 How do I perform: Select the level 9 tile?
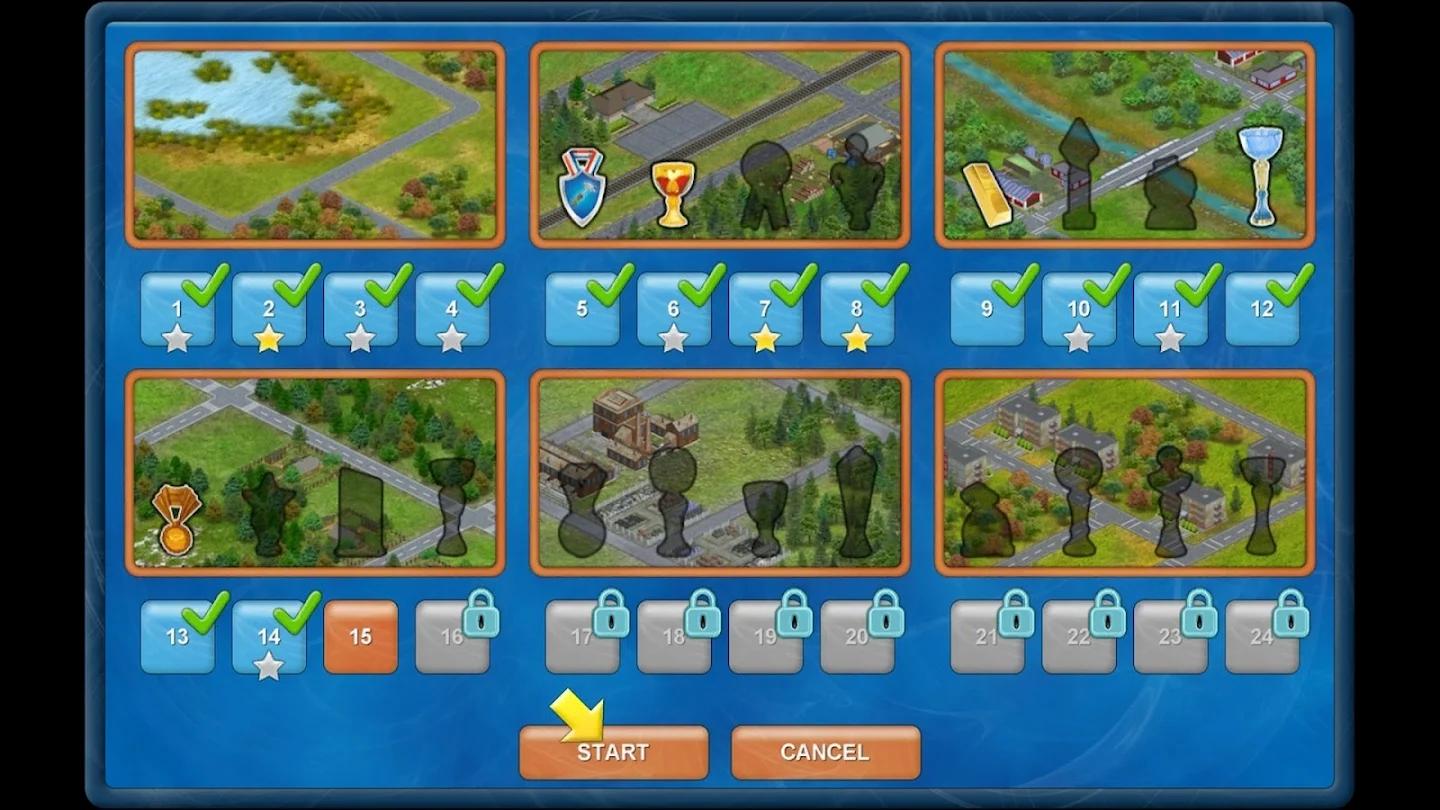point(986,310)
